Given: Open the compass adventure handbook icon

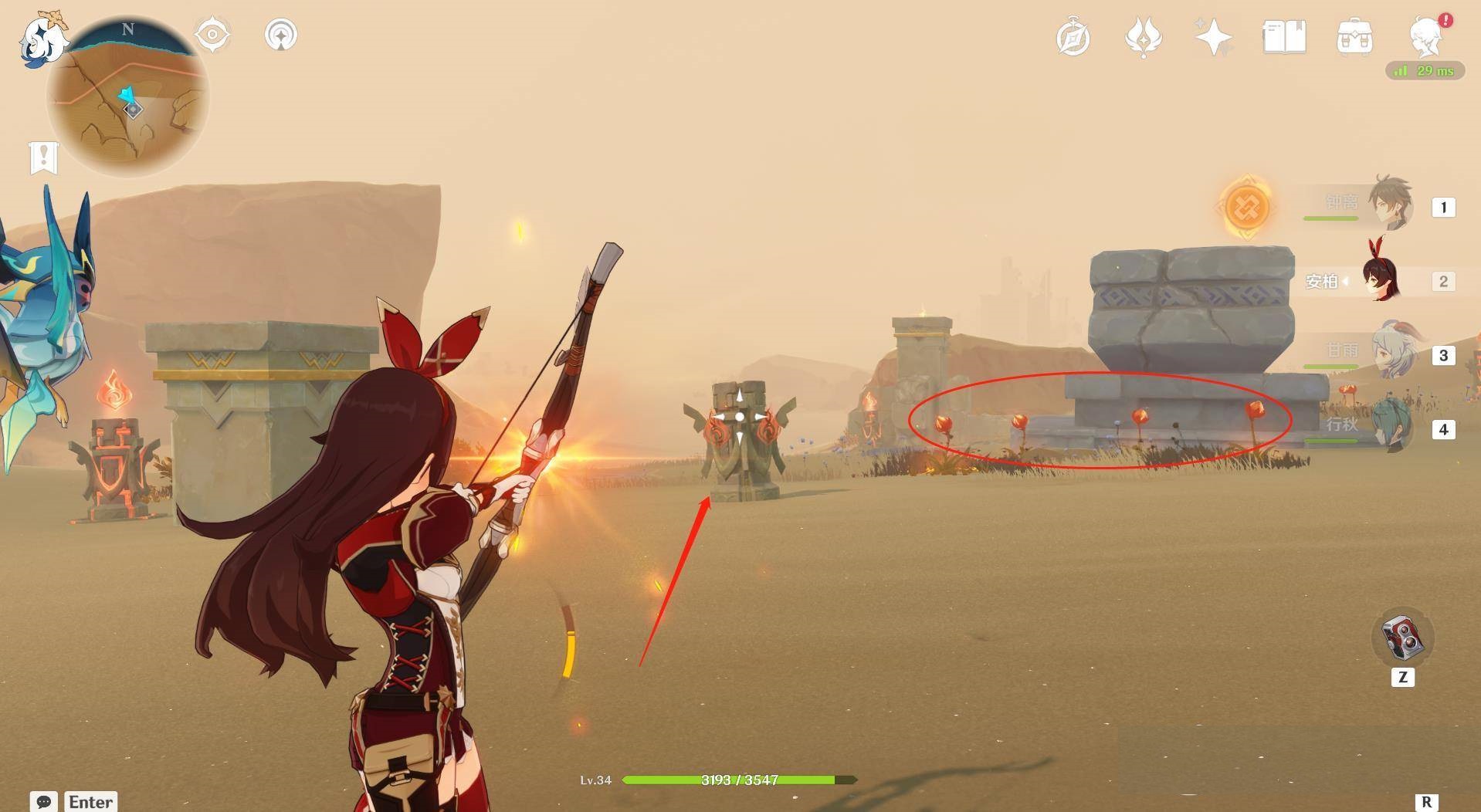Looking at the screenshot, I should point(1073,37).
